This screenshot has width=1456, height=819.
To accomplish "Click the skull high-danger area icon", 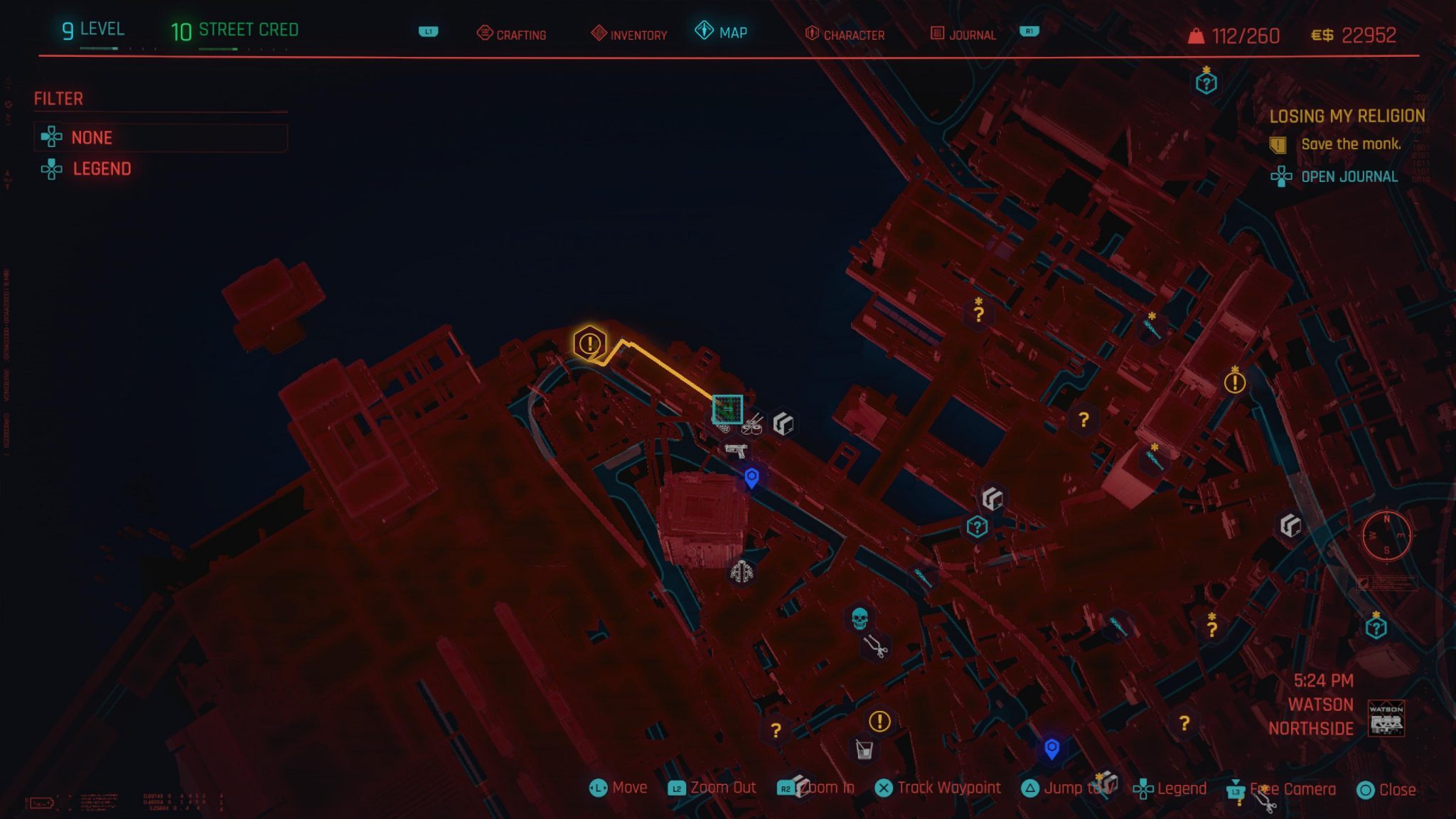I will pyautogui.click(x=859, y=617).
